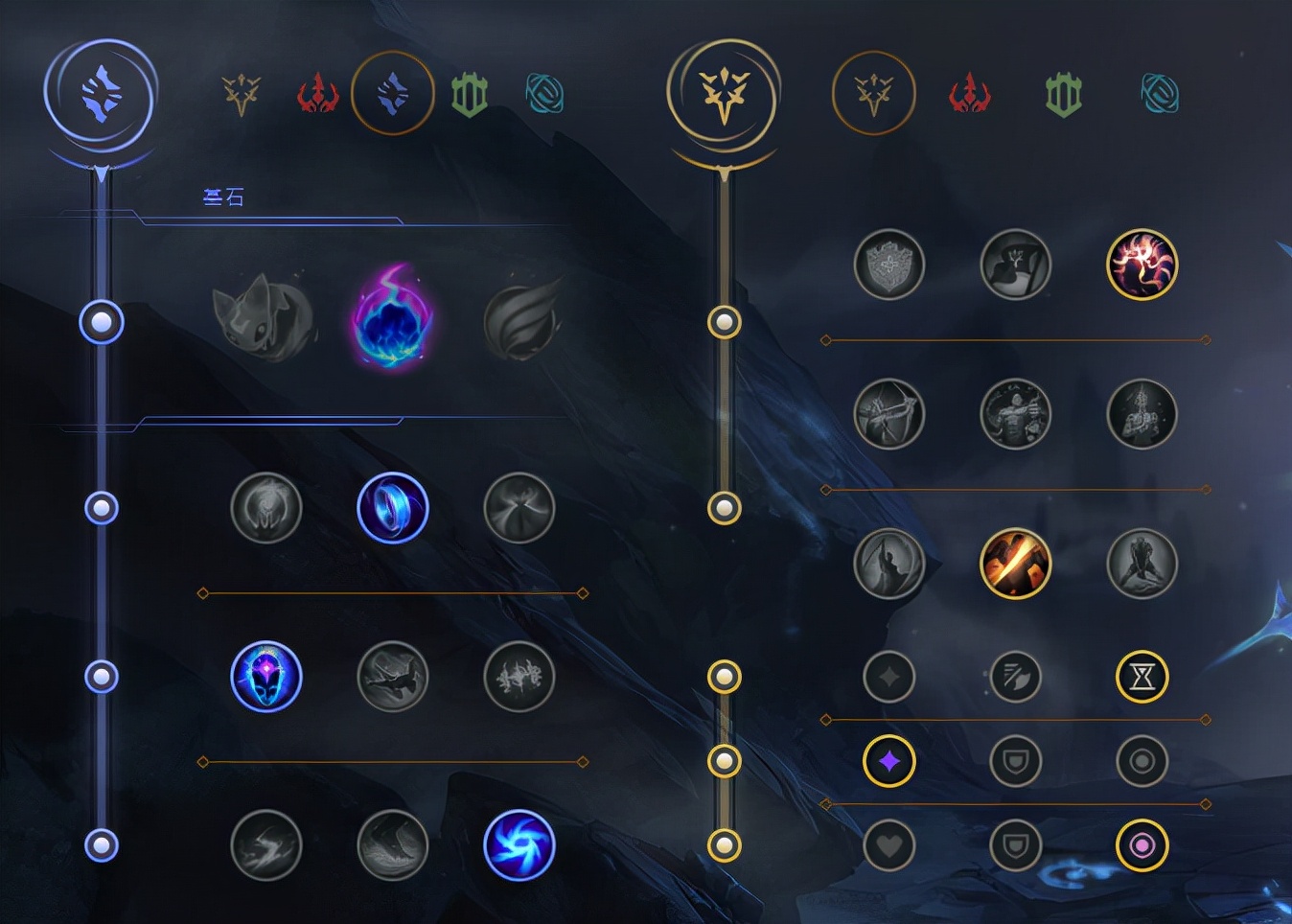Screen dimensions: 1292x924
Task: Select the Transcendence rune
Action: (x=266, y=677)
